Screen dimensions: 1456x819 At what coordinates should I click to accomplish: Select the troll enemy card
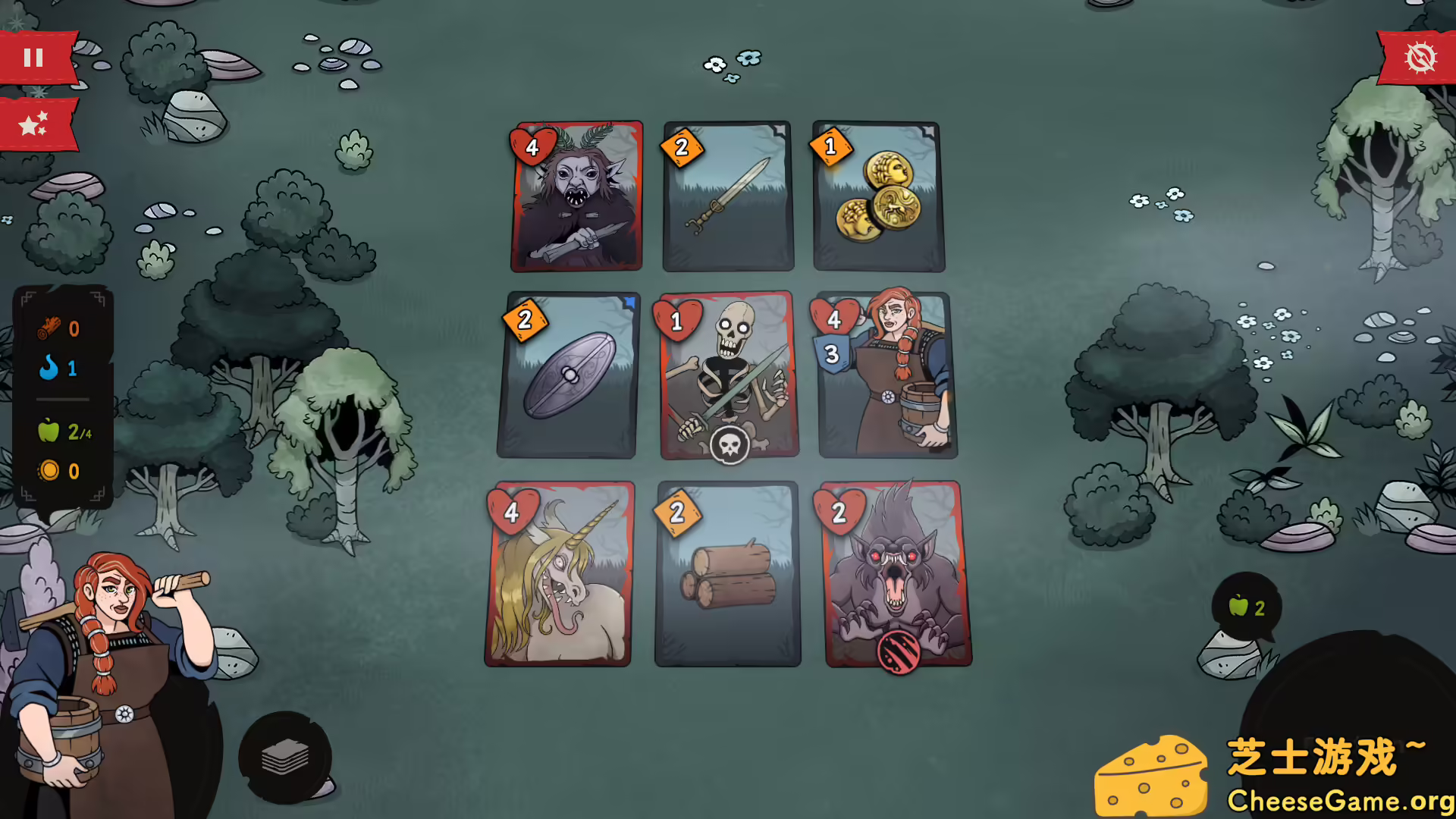(576, 196)
